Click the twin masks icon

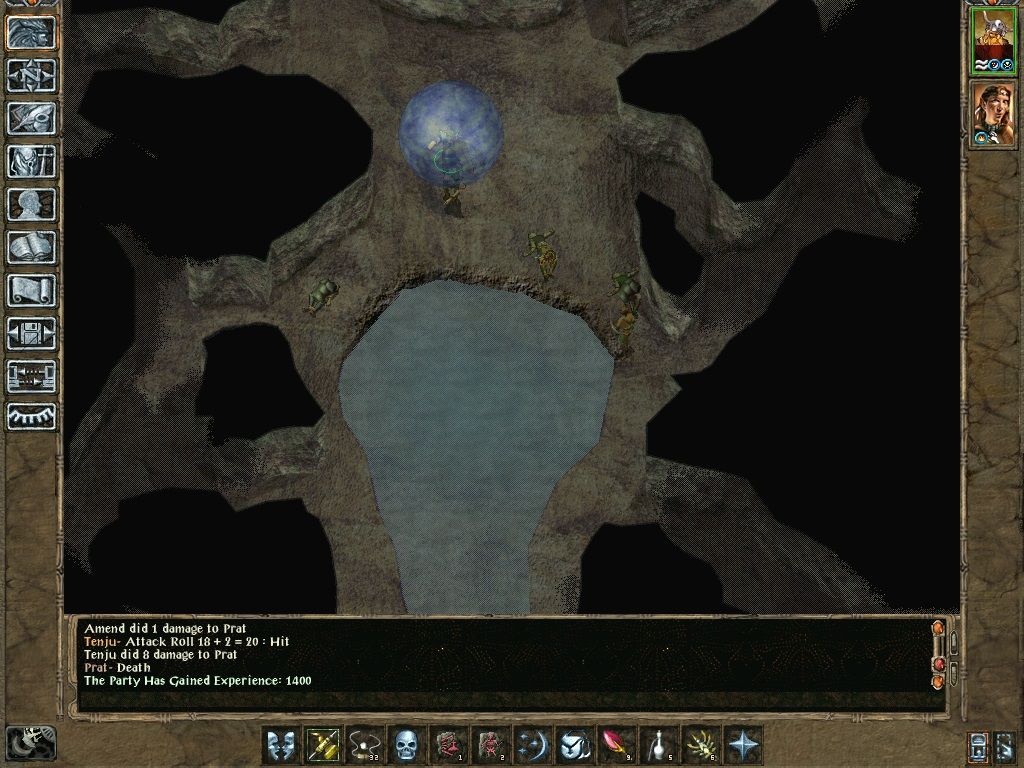pyautogui.click(x=280, y=745)
